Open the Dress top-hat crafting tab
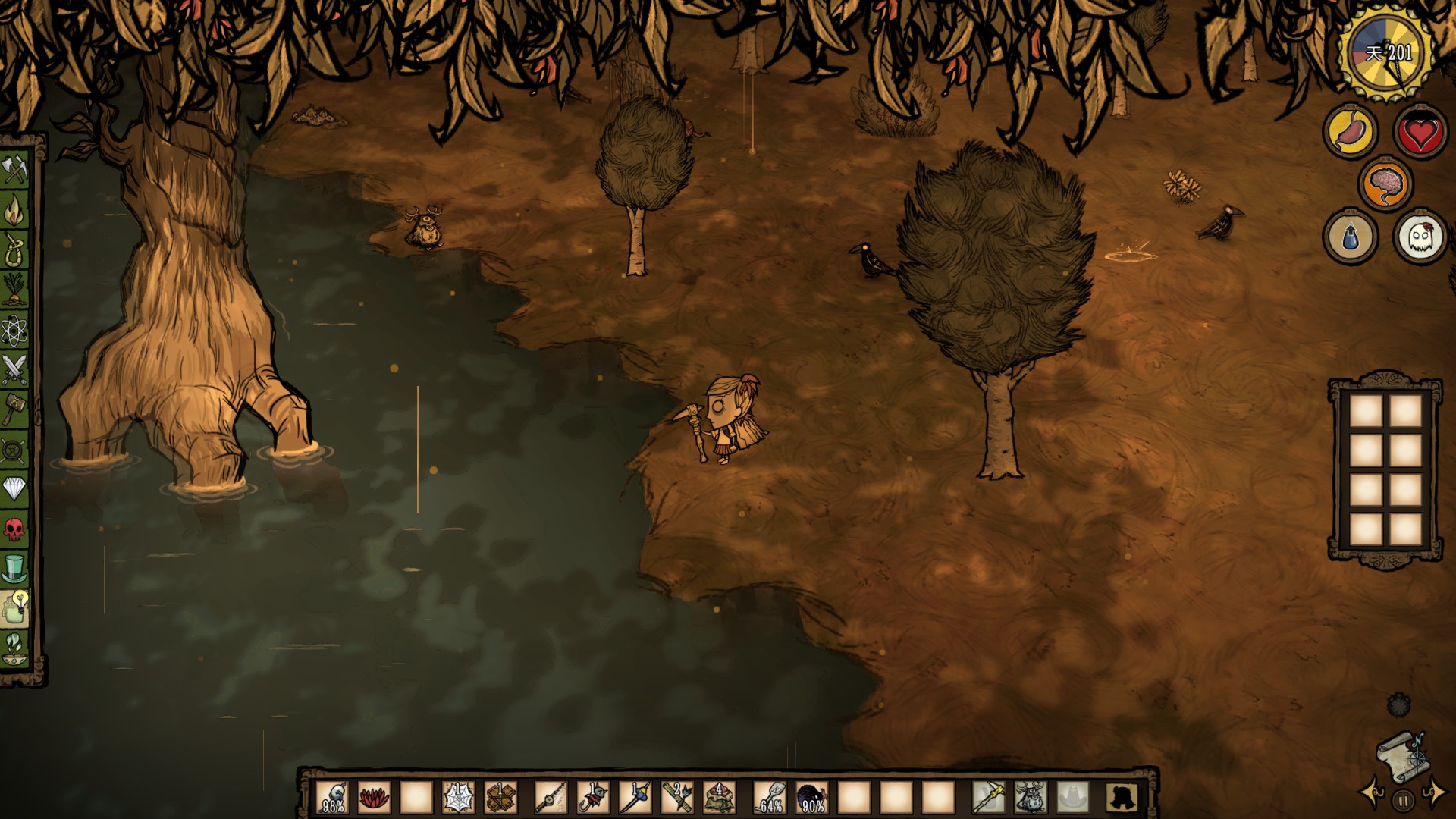Image resolution: width=1456 pixels, height=819 pixels. (x=14, y=568)
